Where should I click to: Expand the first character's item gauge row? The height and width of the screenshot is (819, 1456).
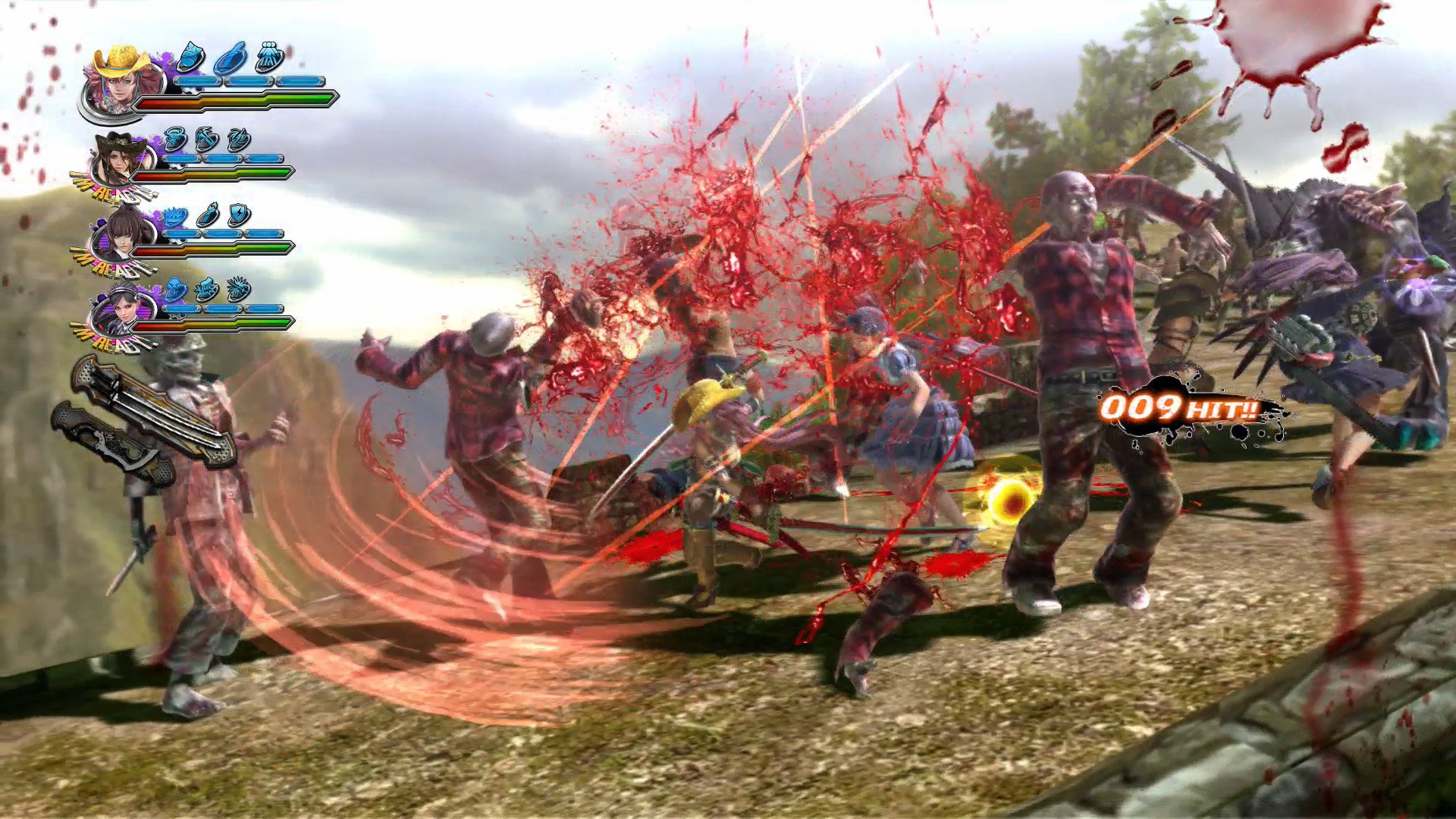point(250,80)
